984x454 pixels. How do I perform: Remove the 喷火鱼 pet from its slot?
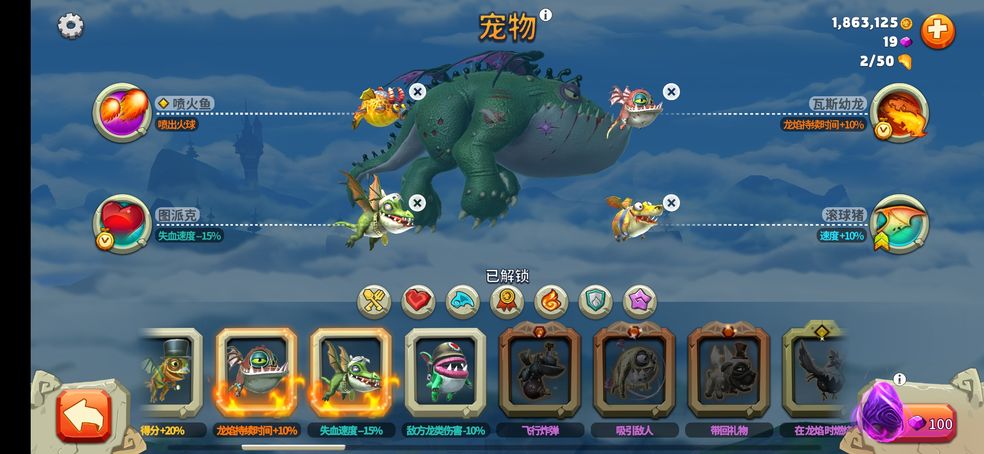click(418, 92)
